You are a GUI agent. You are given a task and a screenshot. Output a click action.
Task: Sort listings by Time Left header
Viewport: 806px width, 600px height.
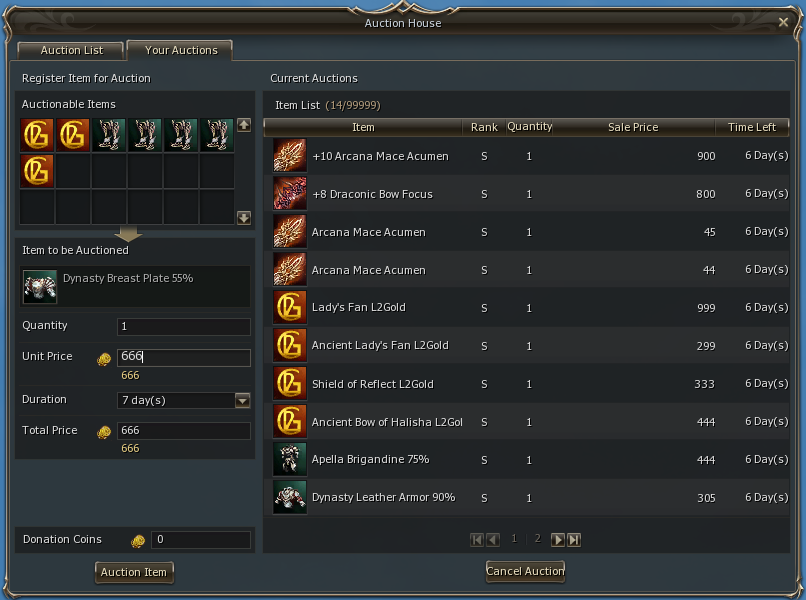(751, 127)
